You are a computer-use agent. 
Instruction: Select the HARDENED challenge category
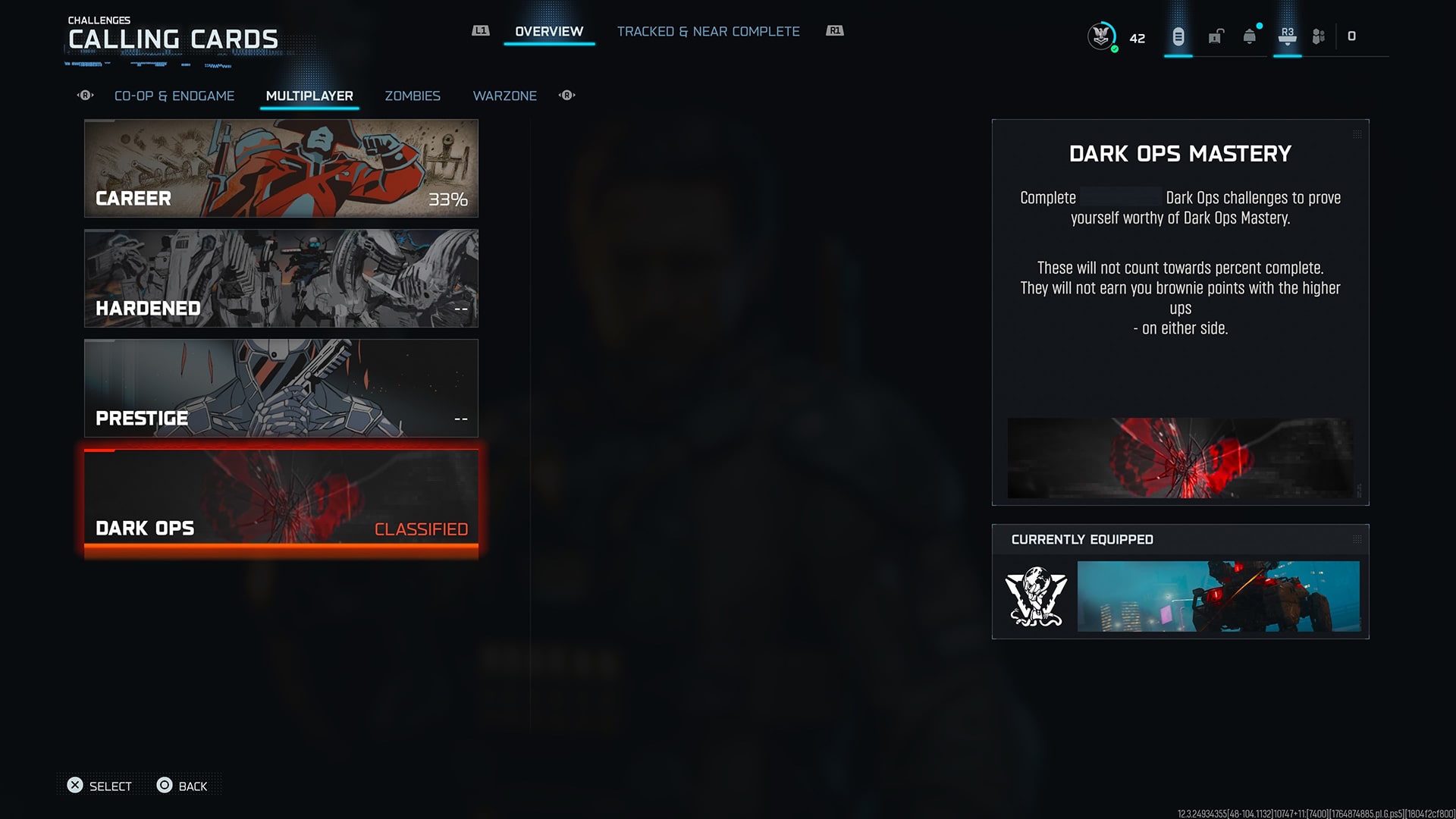281,278
